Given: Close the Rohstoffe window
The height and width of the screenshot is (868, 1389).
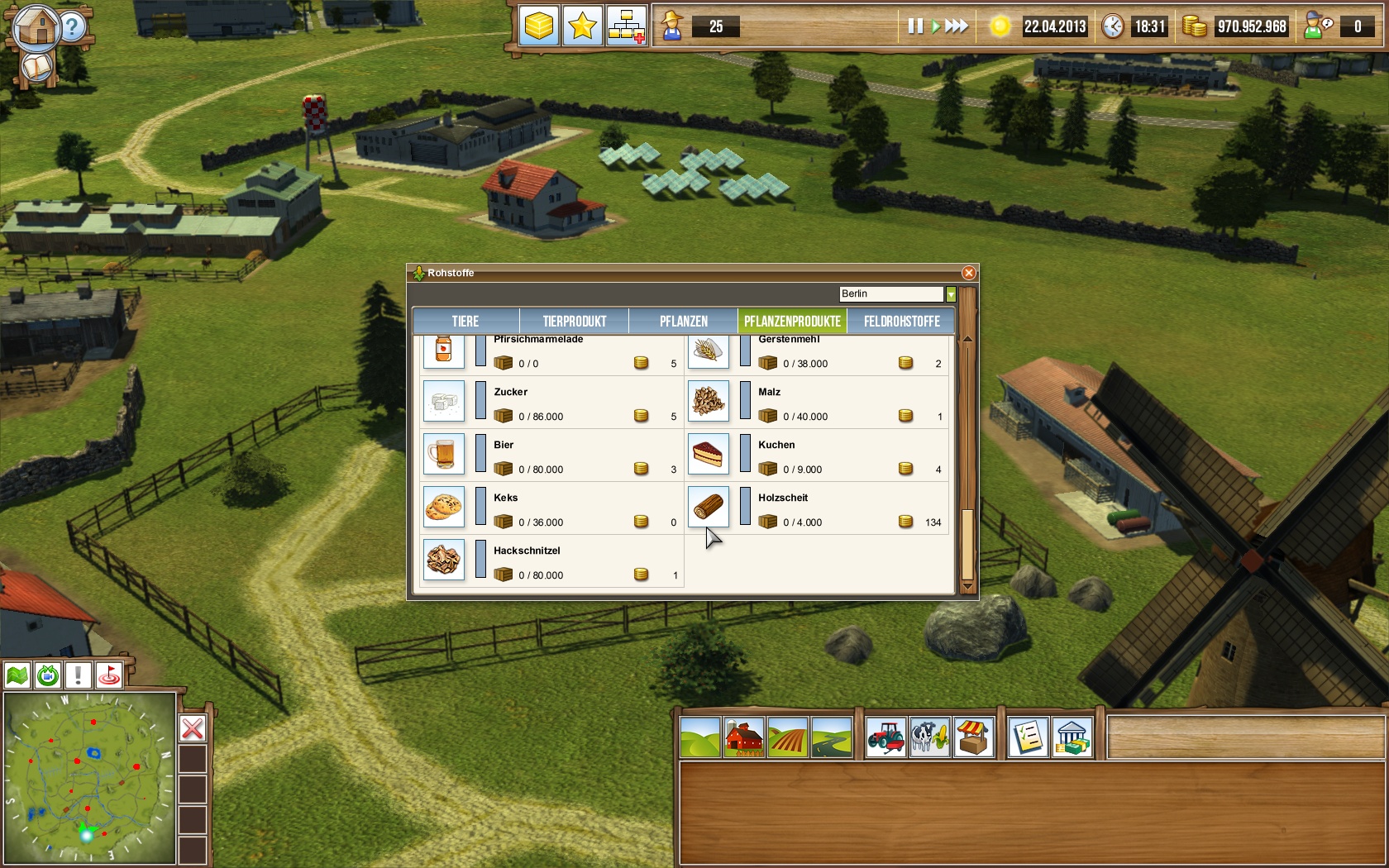Looking at the screenshot, I should 968,273.
